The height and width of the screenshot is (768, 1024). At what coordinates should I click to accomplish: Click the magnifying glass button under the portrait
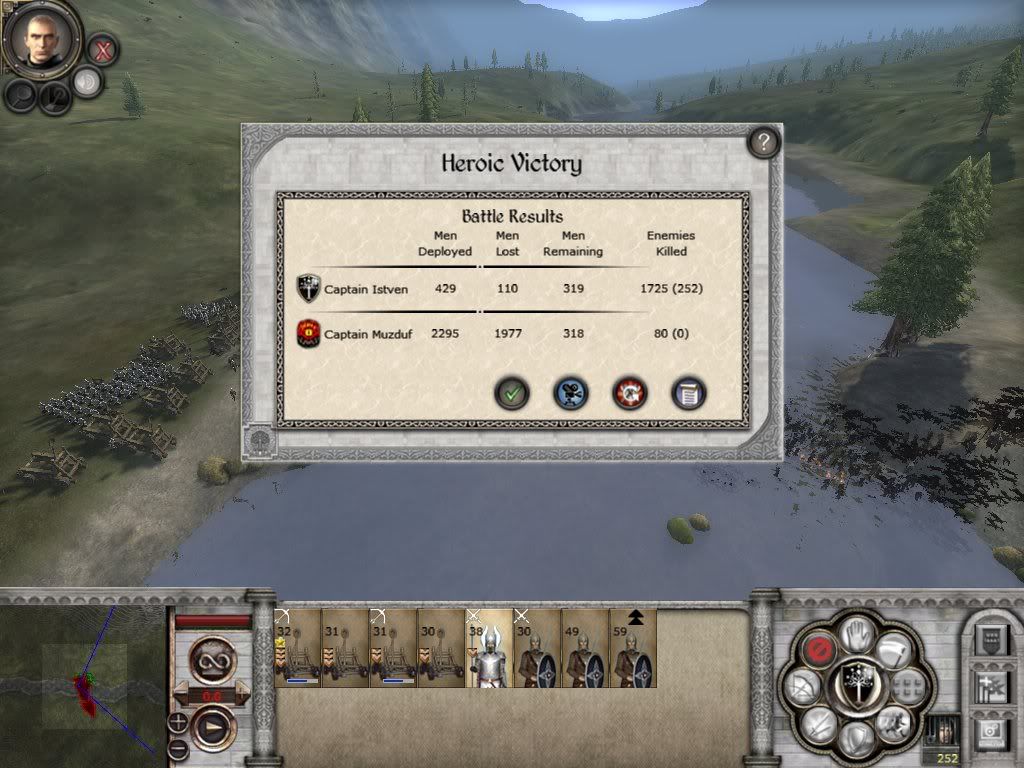pos(21,96)
